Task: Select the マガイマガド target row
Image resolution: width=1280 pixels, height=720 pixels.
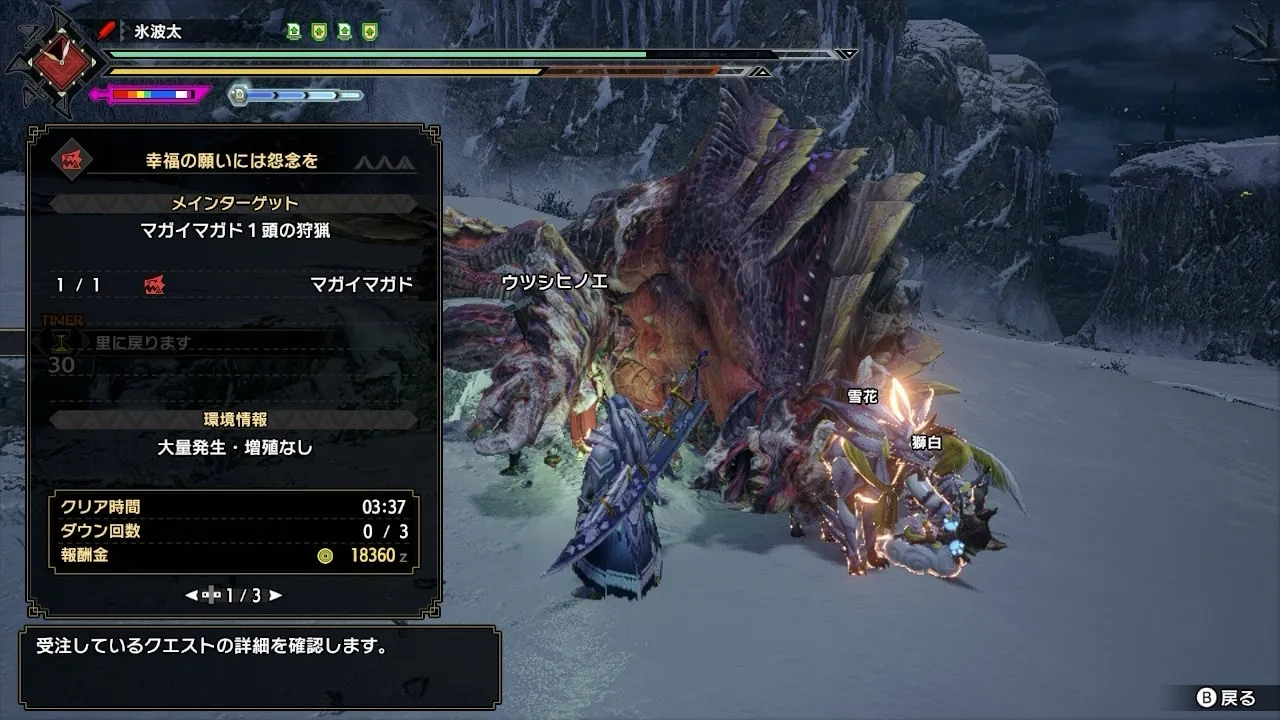Action: [x=234, y=285]
